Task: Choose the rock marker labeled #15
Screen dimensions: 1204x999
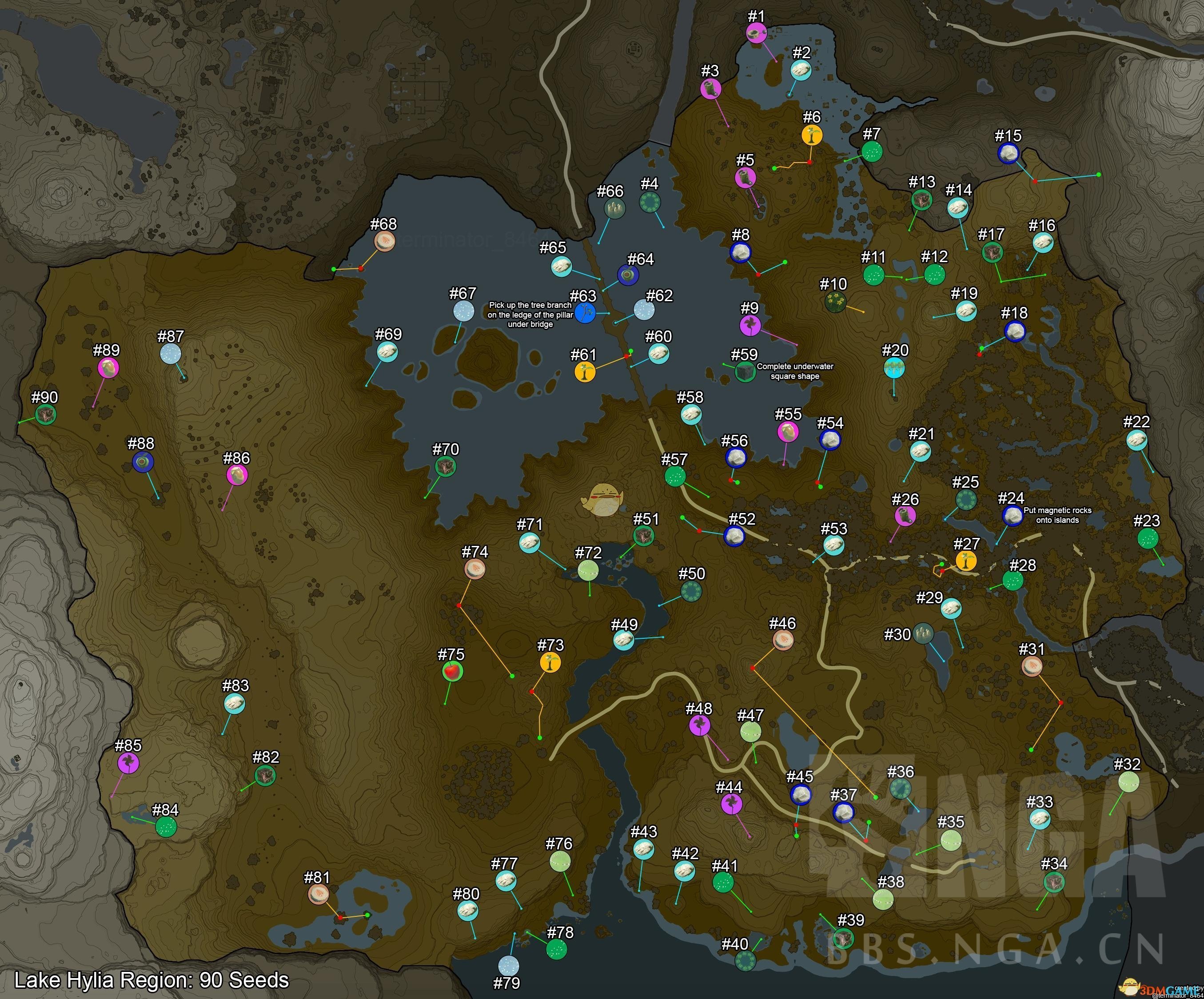Action: pos(1008,154)
